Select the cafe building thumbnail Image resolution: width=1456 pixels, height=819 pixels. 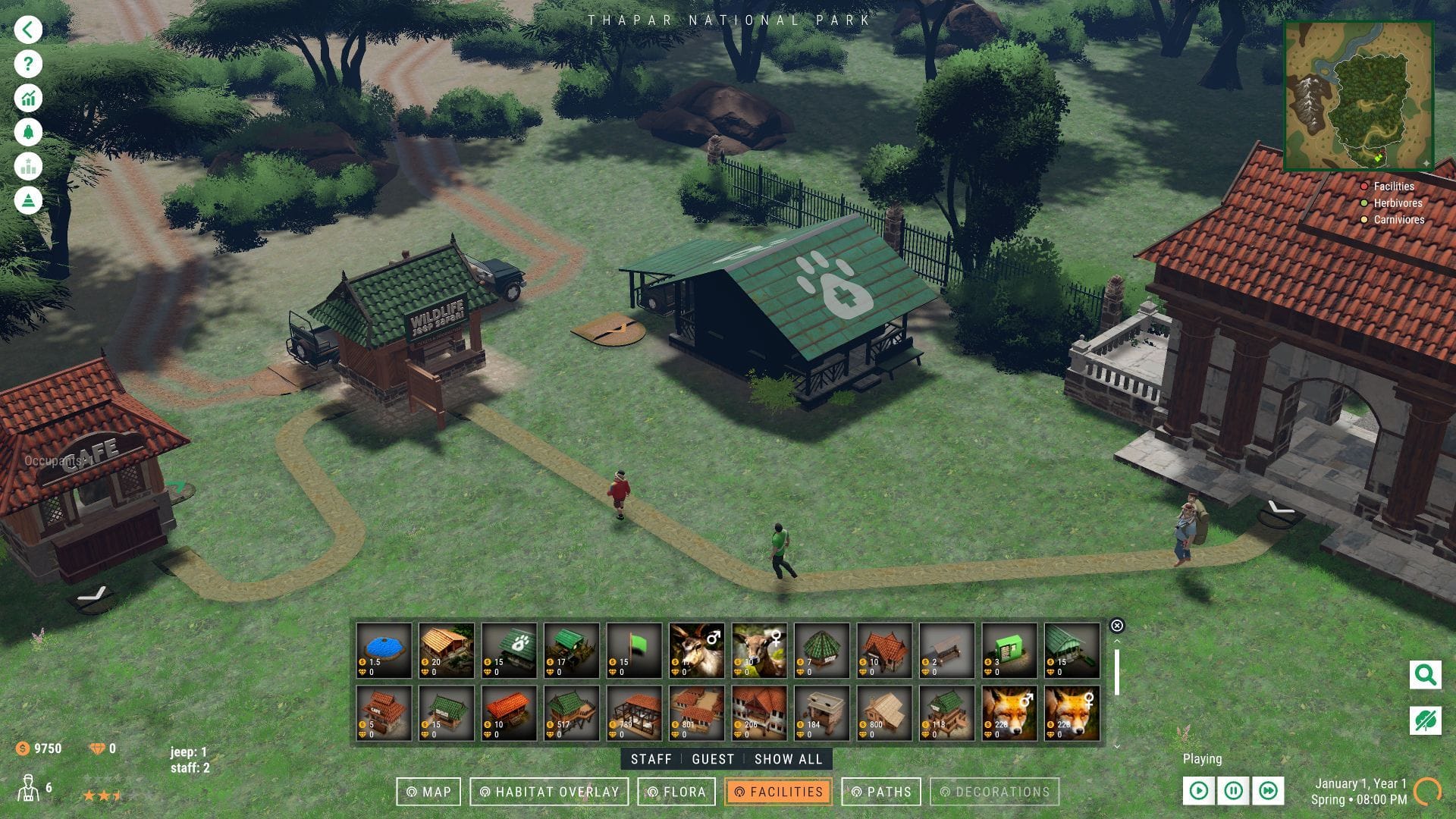[x=384, y=713]
